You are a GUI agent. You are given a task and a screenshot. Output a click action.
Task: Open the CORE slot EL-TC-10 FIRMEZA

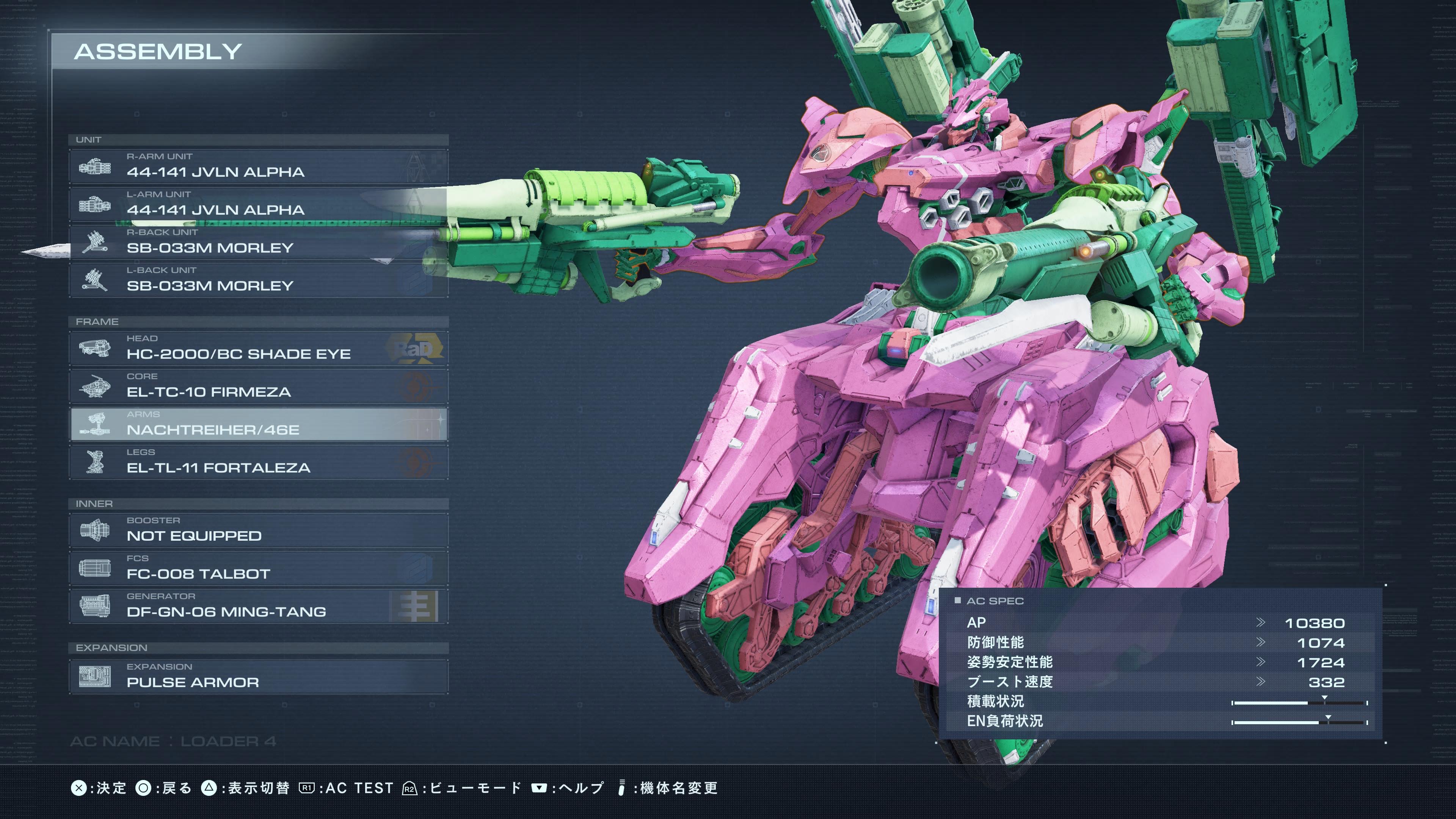(258, 386)
